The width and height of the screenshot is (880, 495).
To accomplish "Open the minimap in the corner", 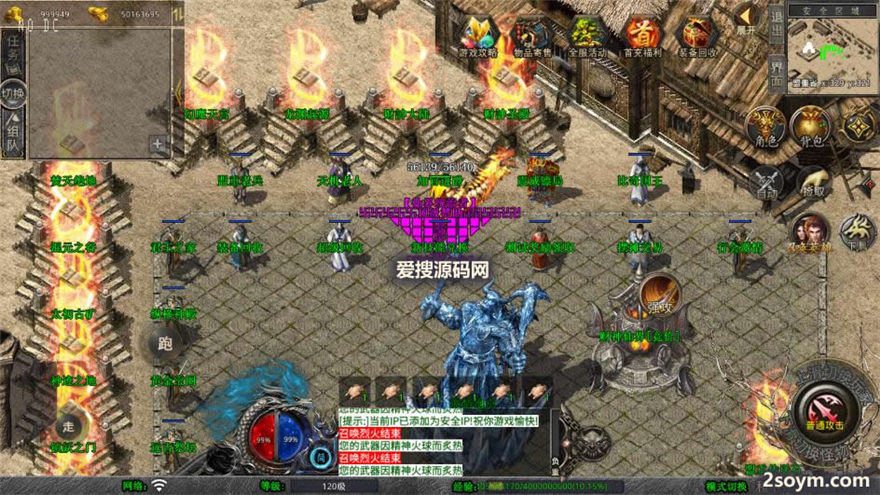I will click(x=832, y=50).
